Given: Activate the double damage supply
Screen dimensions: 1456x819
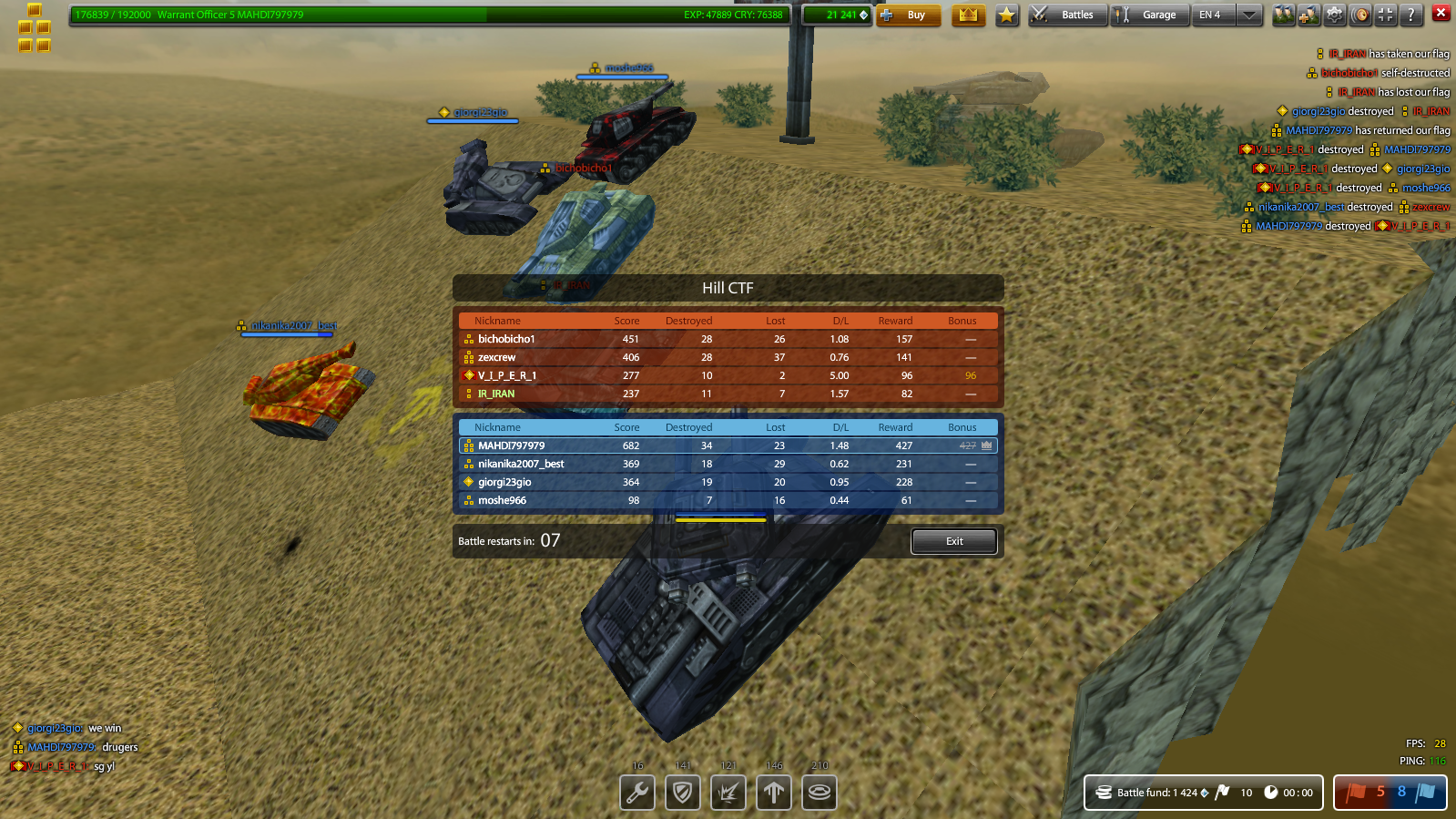Looking at the screenshot, I should tap(728, 793).
